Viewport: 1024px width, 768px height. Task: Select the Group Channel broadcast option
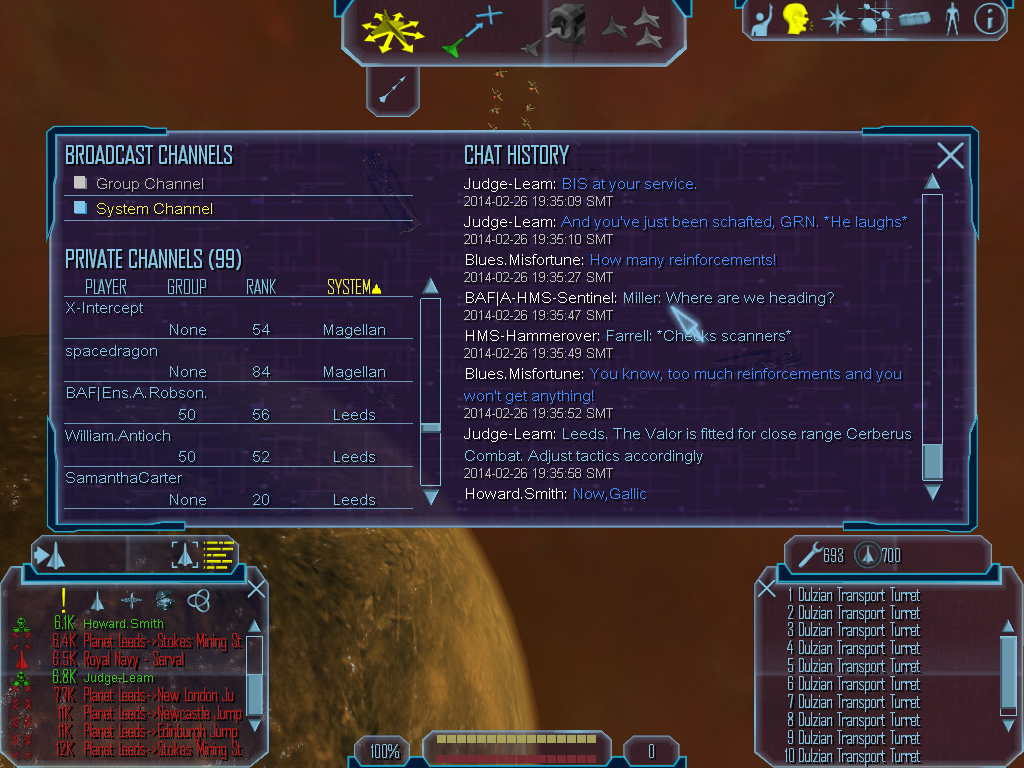[x=149, y=184]
